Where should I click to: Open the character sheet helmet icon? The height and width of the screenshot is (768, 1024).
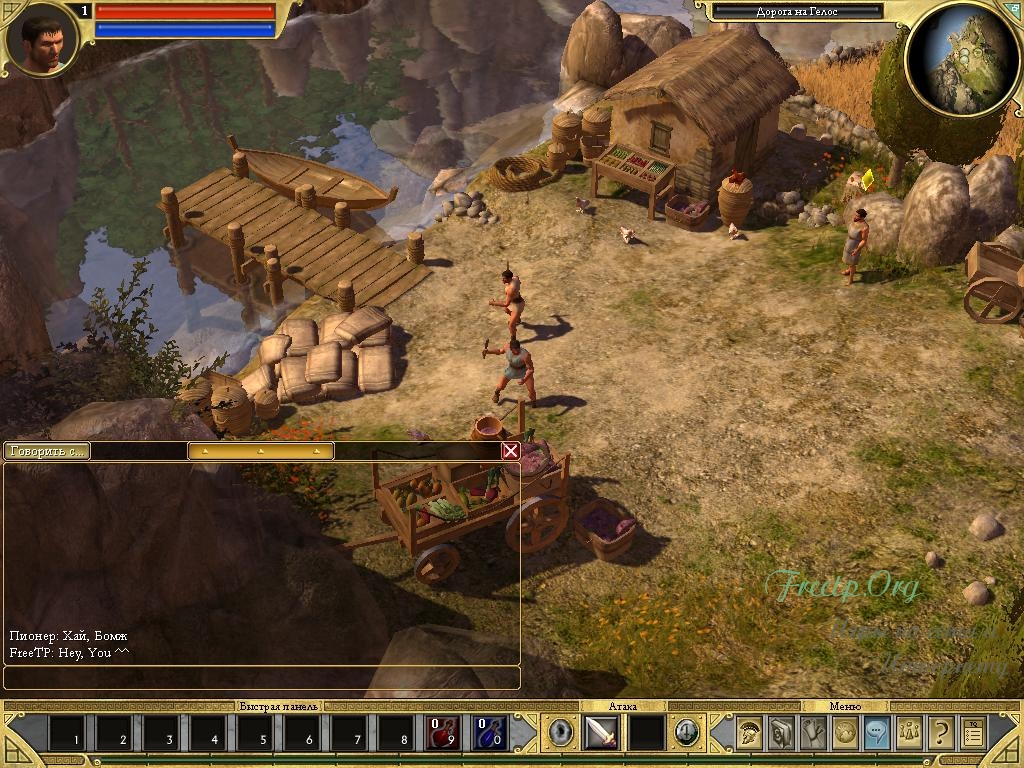point(750,733)
